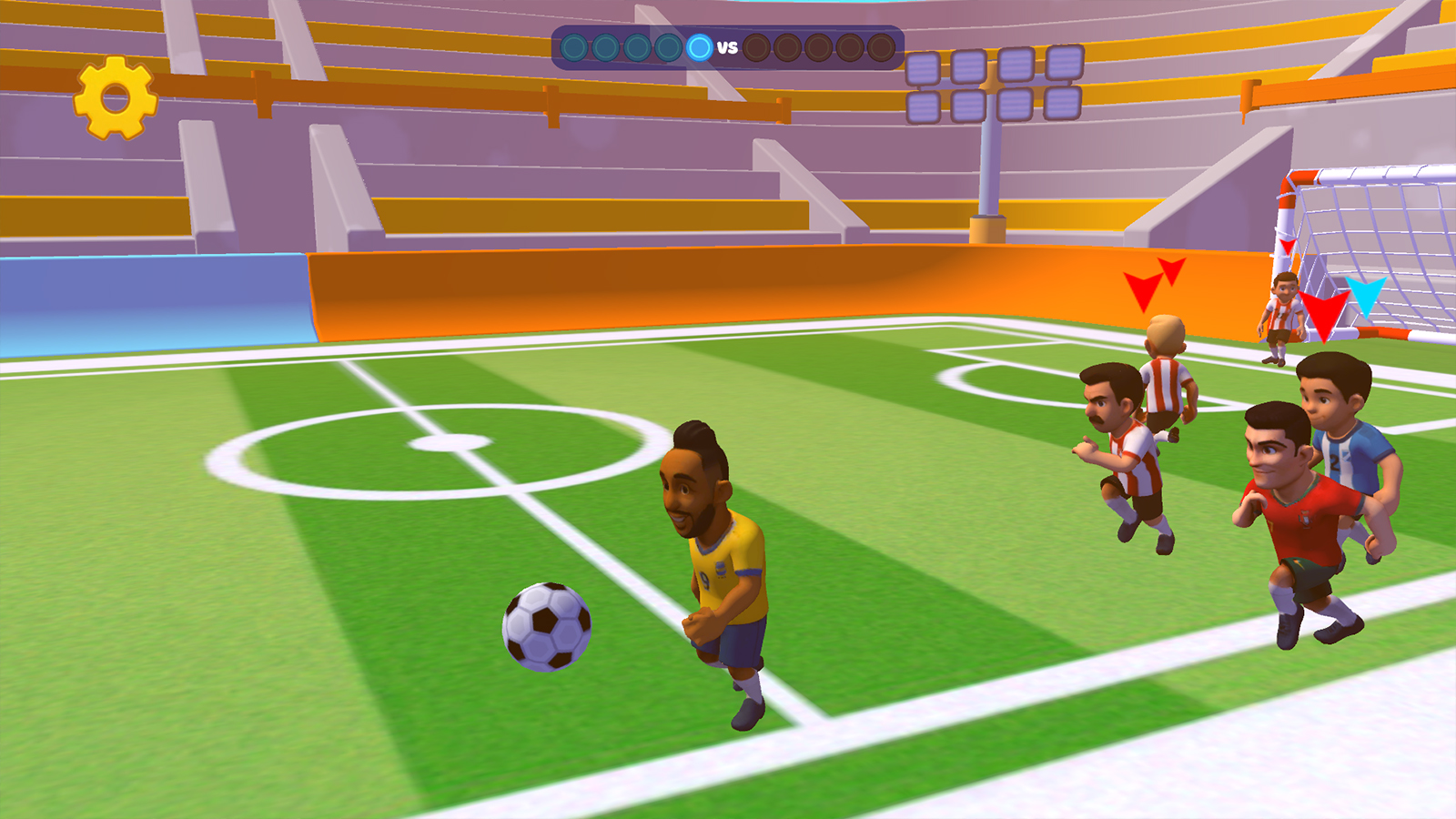The image size is (1456, 819).
Task: Click the fourth dark dot on the opponent side
Action: pos(849,46)
